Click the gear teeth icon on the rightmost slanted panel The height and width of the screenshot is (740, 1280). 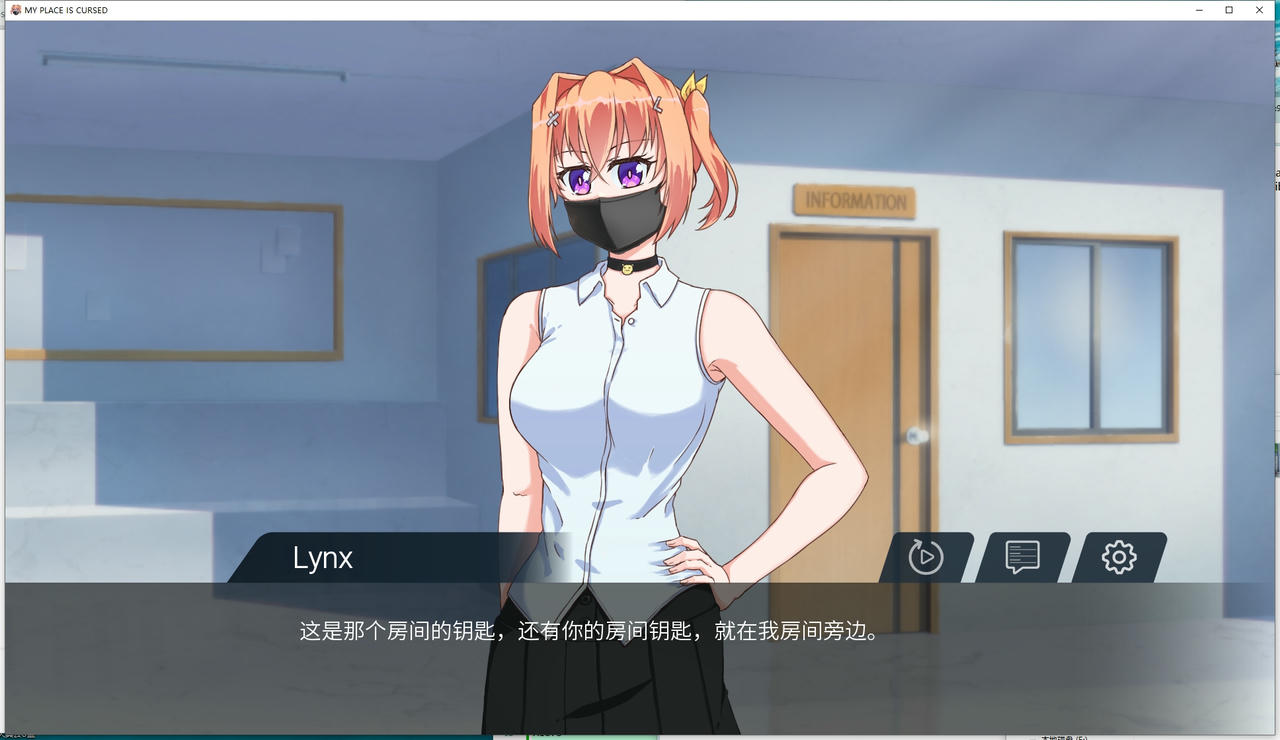1118,558
